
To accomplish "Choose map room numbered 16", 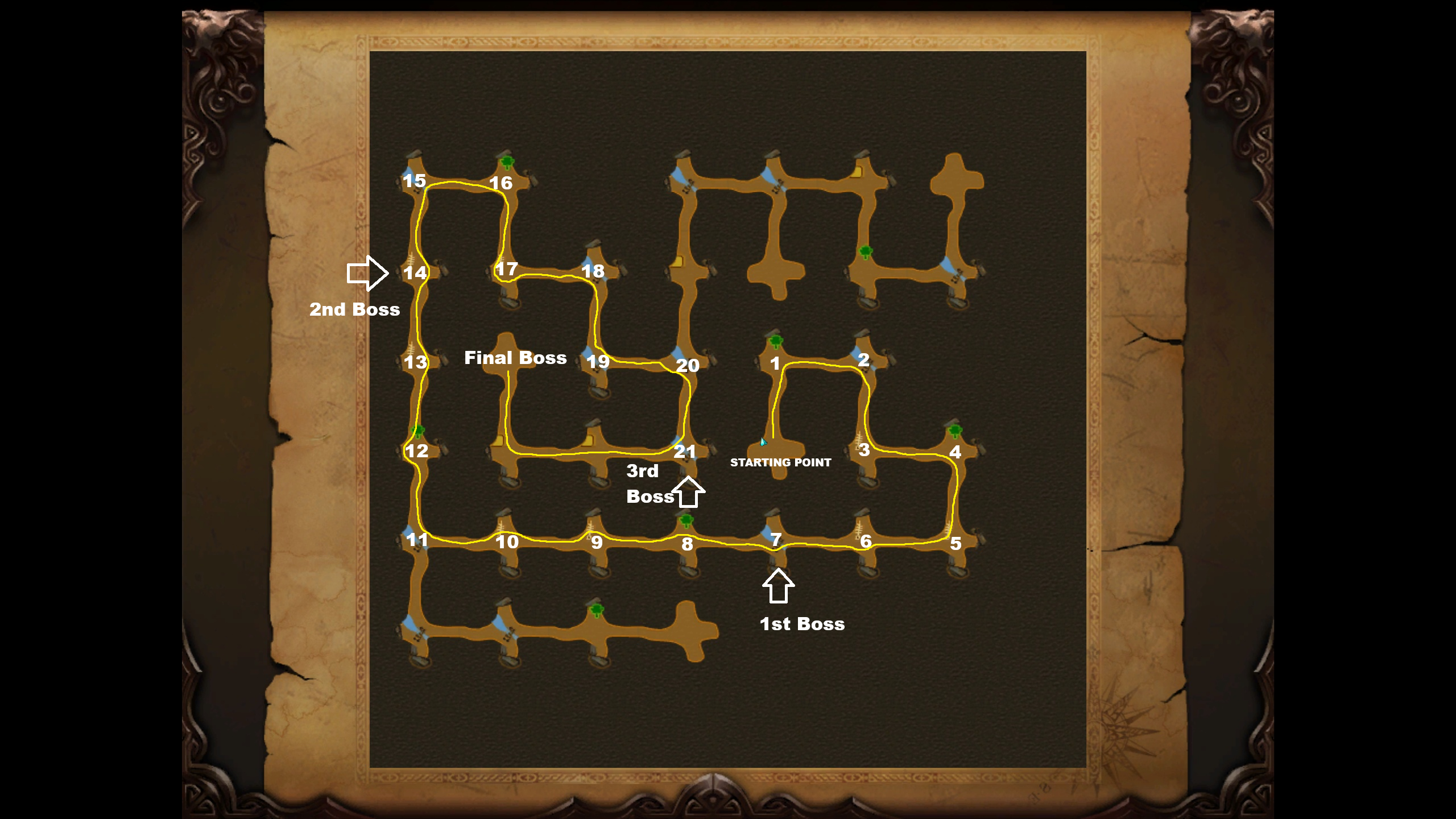I will 501,183.
